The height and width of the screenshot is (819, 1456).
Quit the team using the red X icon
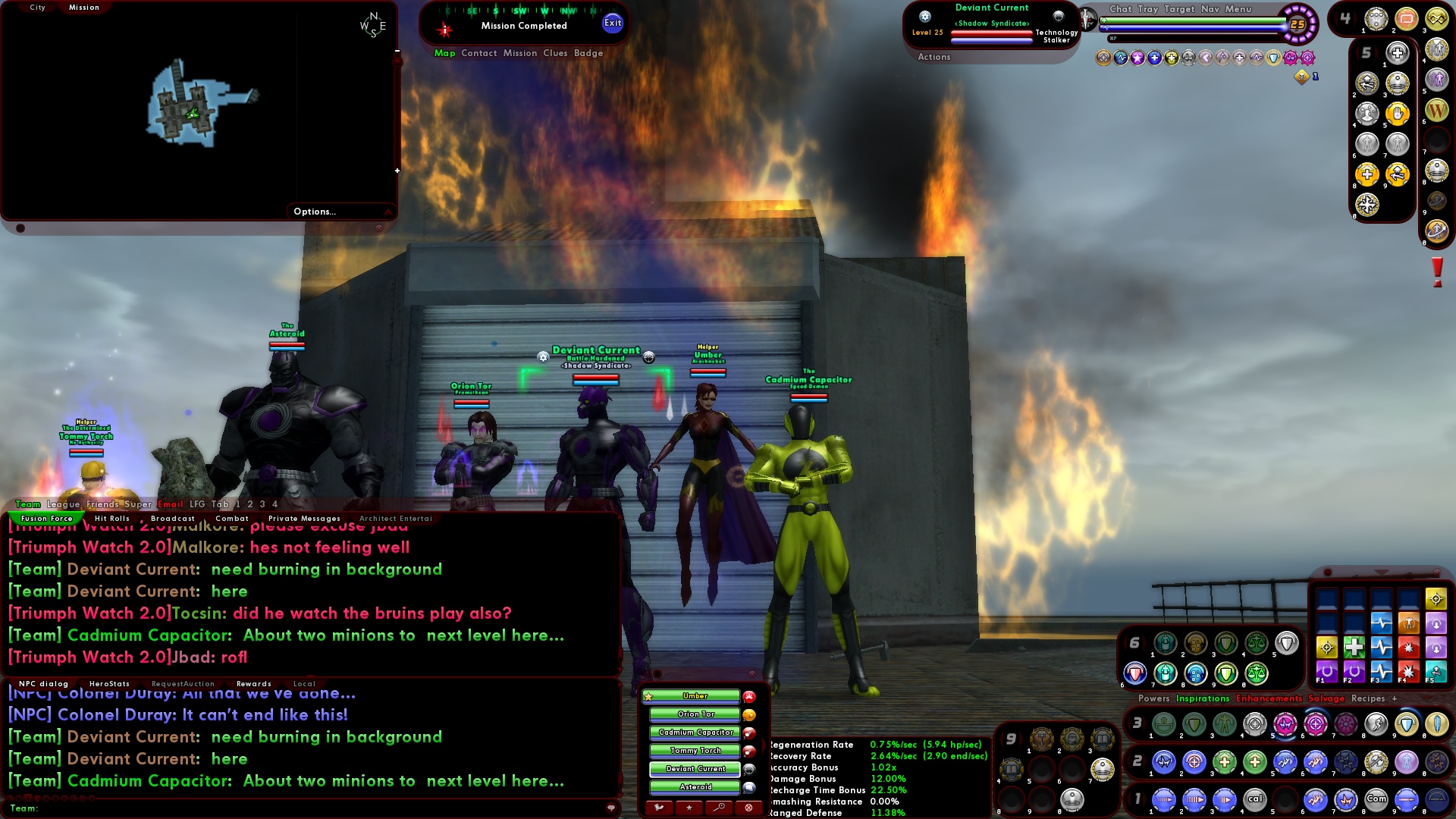[x=748, y=807]
